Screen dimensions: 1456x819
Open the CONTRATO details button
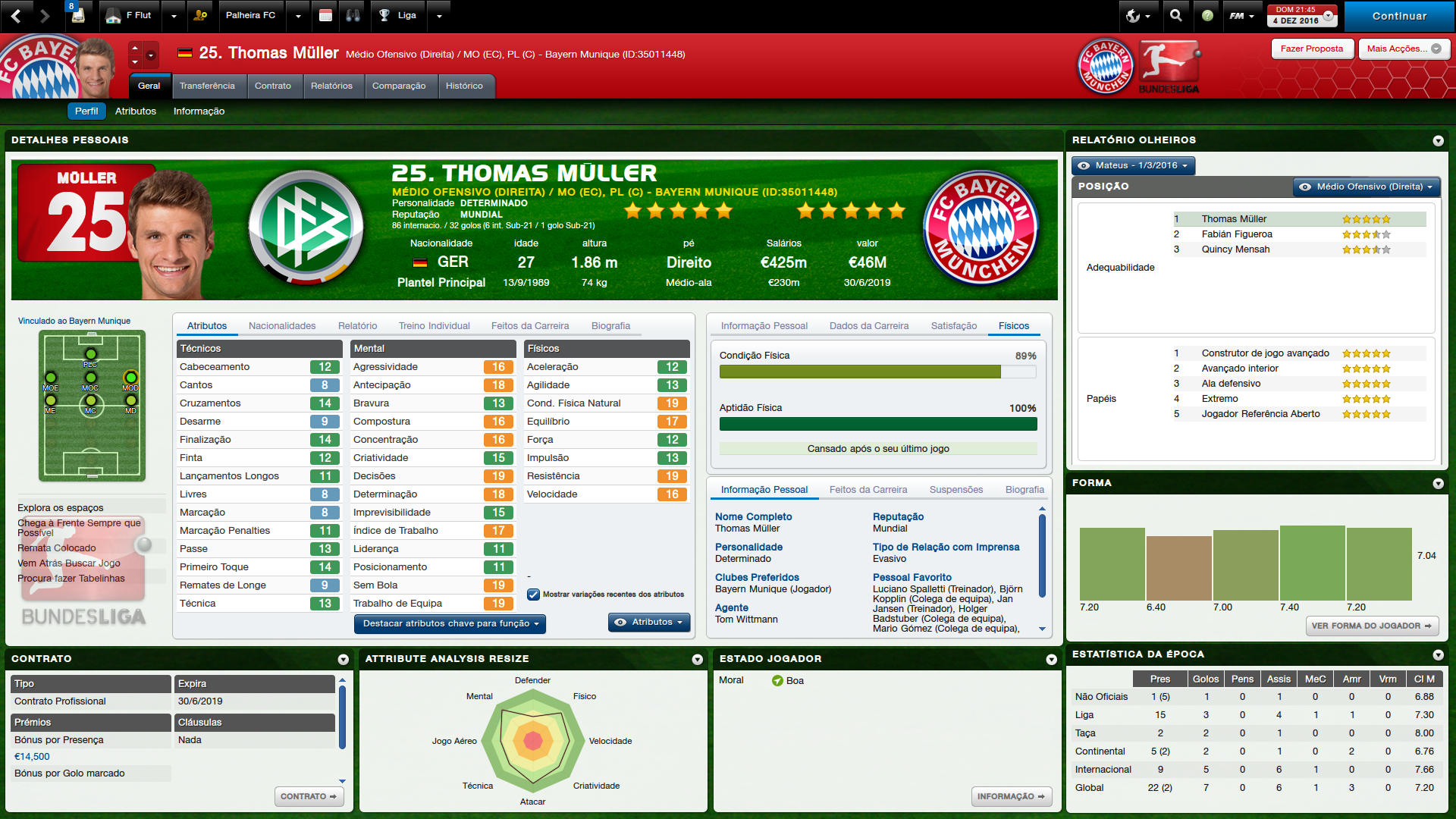click(x=308, y=797)
